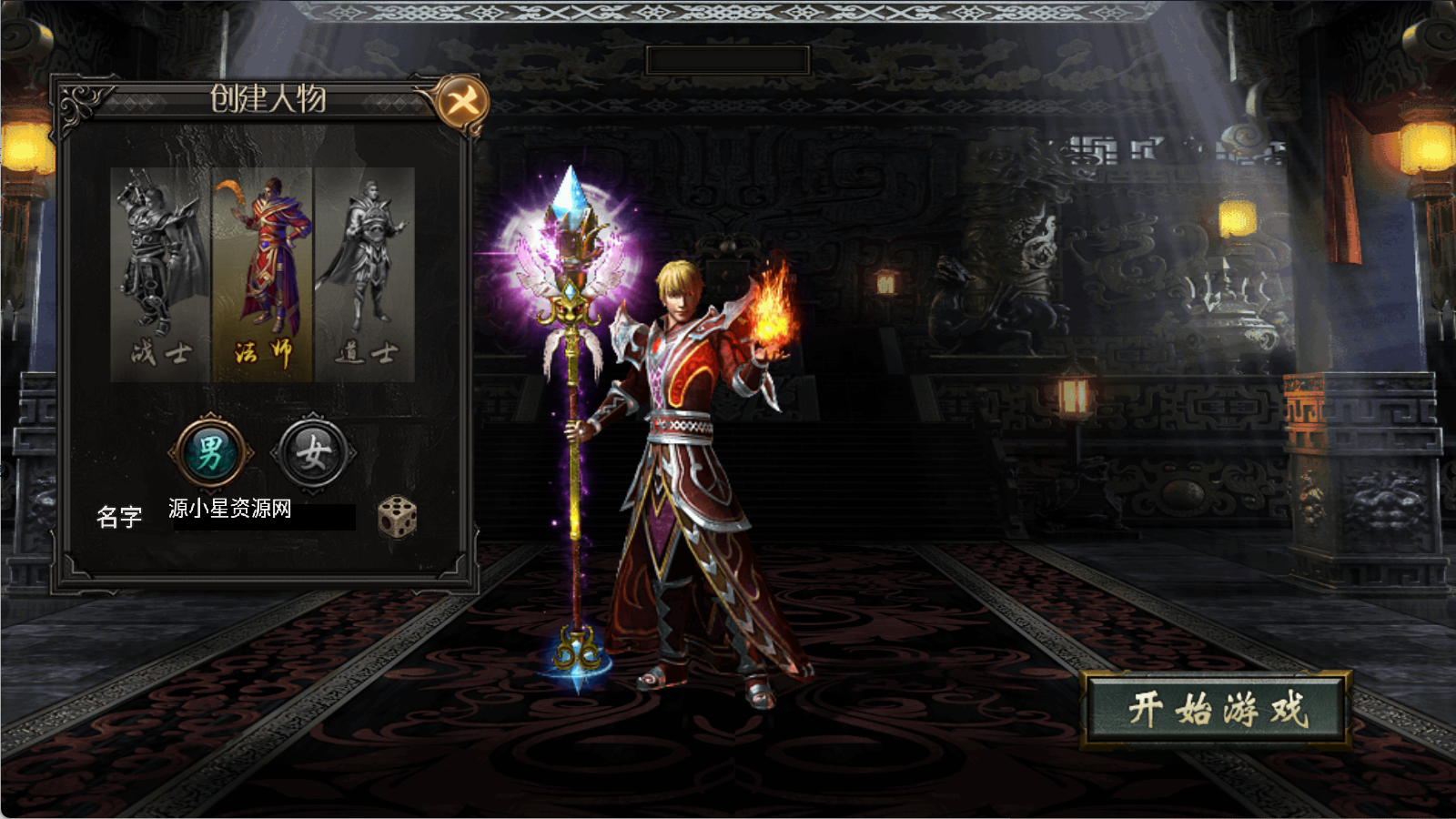The height and width of the screenshot is (819, 1456).
Task: Select the 战士 warrior class
Action: pyautogui.click(x=160, y=273)
